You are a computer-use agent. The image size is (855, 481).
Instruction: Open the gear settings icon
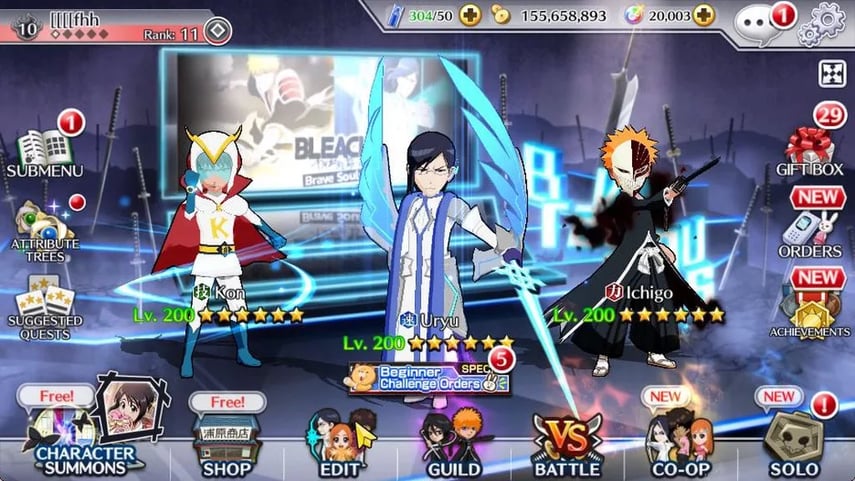coord(828,19)
